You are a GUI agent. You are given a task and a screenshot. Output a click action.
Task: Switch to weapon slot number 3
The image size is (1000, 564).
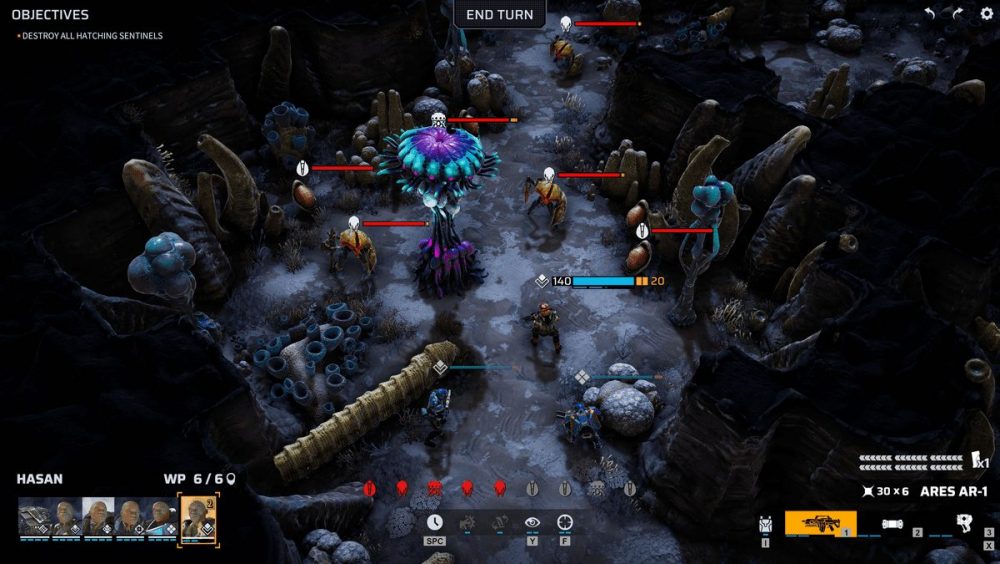[x=964, y=522]
